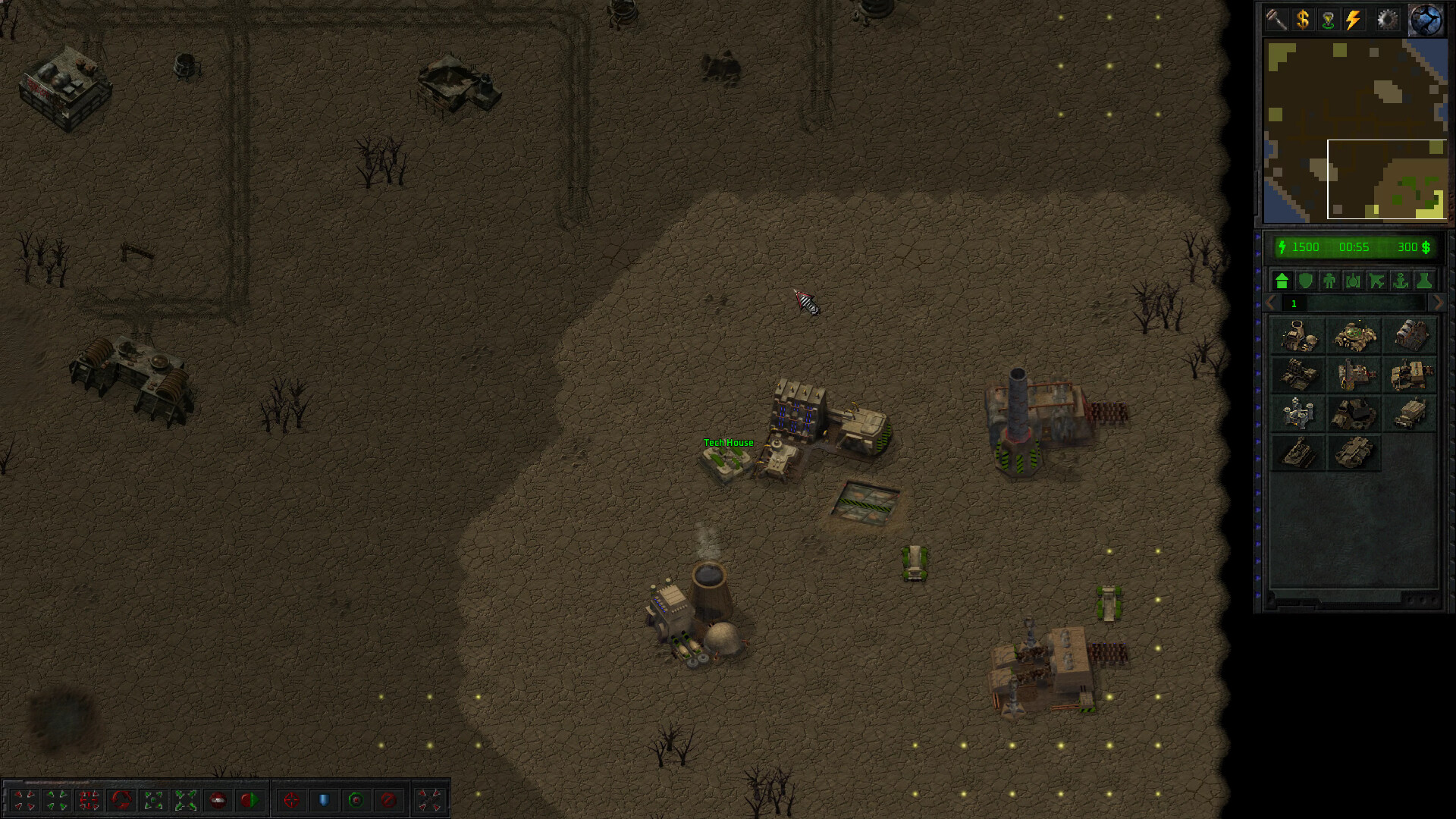Queue the refinery from the build palette

(x=1355, y=378)
